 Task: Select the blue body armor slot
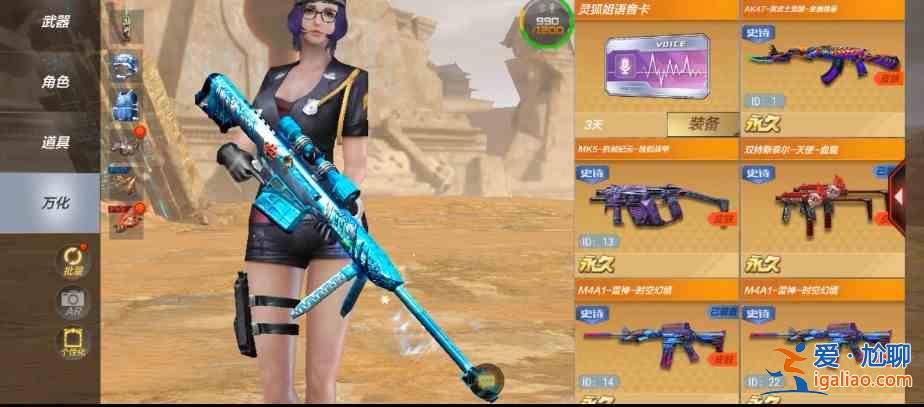(125, 104)
